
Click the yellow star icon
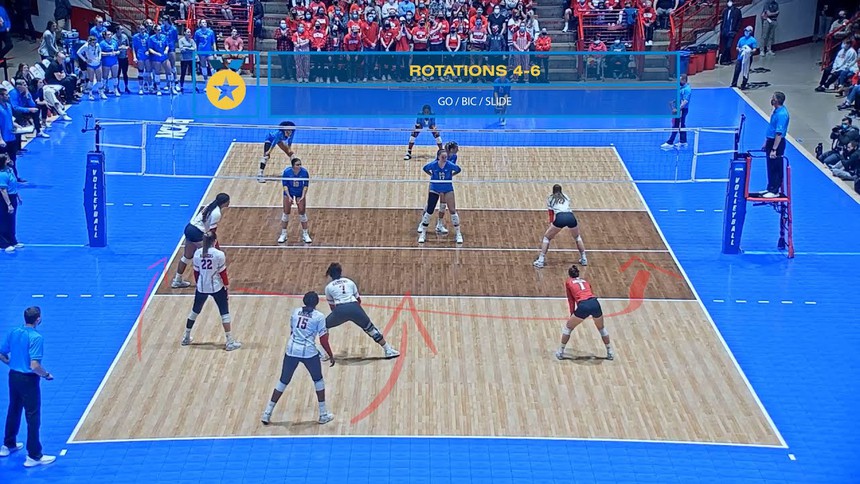point(226,90)
